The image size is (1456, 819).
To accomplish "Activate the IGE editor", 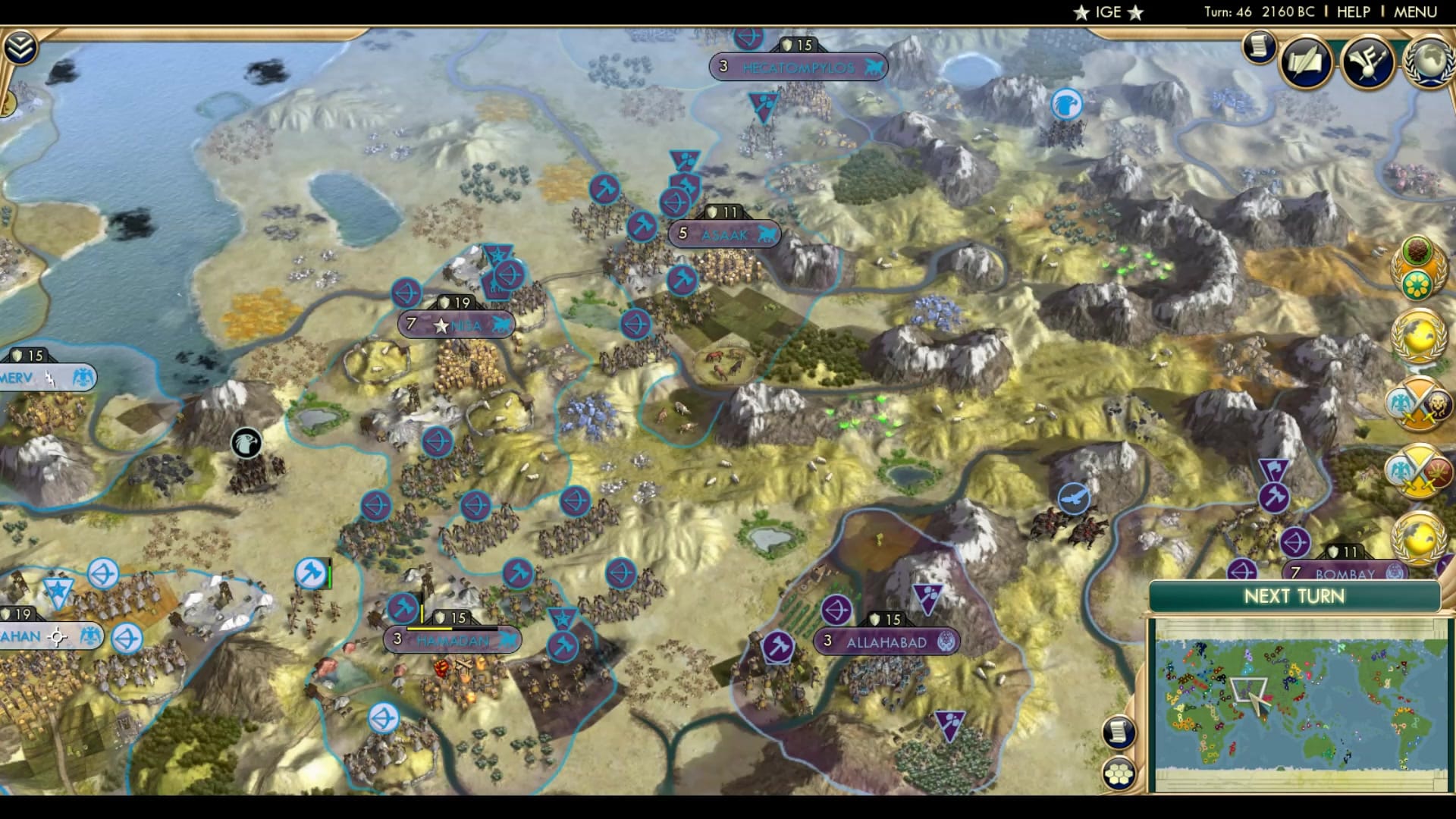I will 1107,11.
